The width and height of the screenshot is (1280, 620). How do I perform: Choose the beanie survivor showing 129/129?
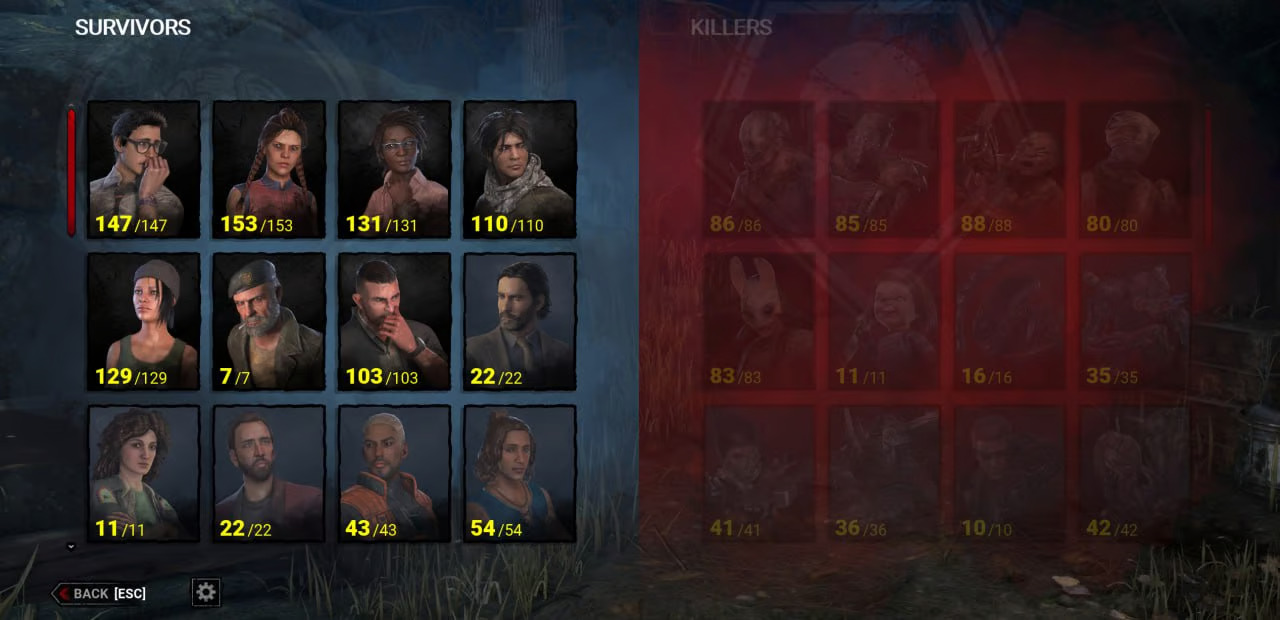coord(144,321)
